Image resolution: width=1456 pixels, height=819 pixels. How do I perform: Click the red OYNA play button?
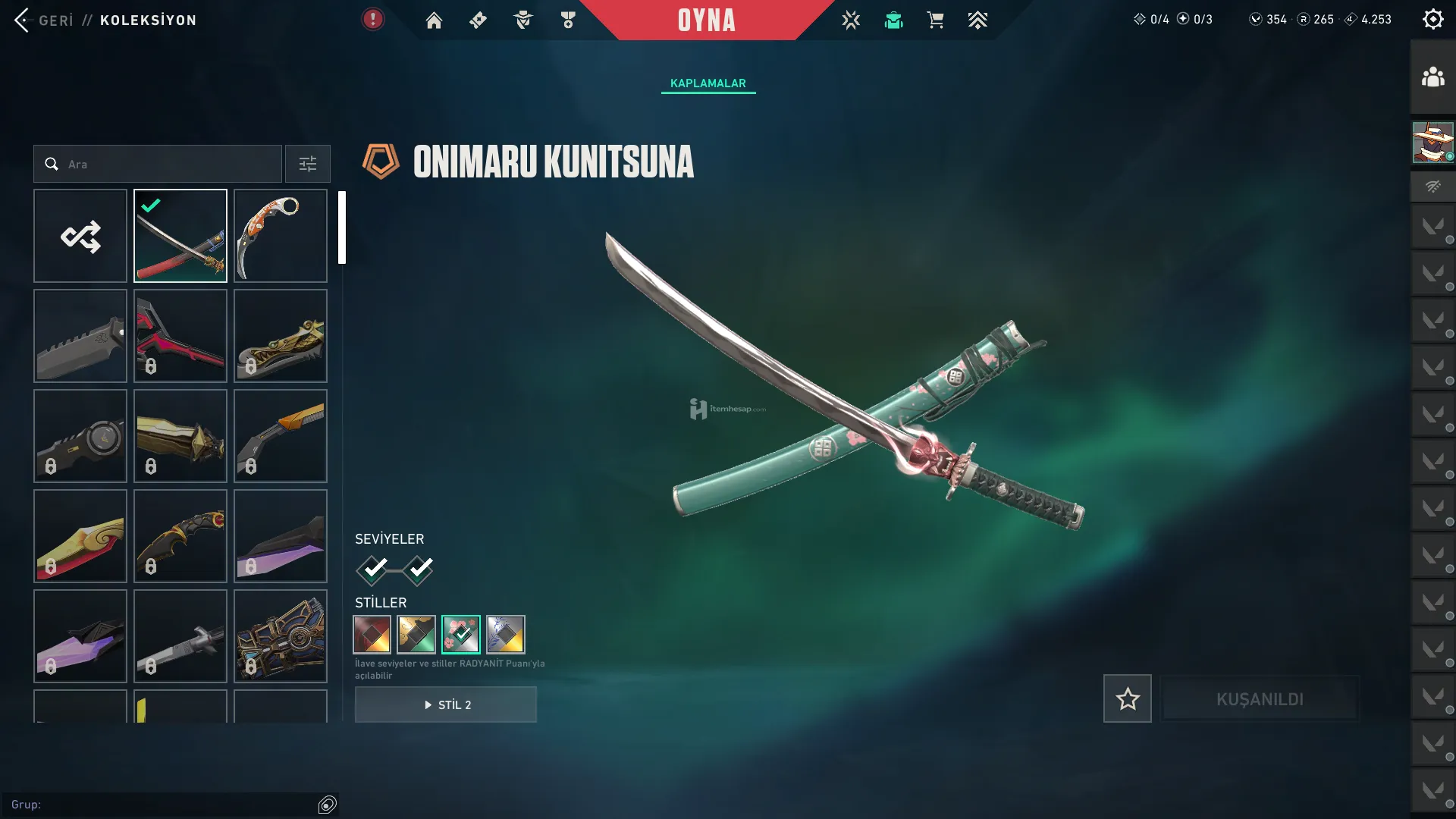click(706, 20)
